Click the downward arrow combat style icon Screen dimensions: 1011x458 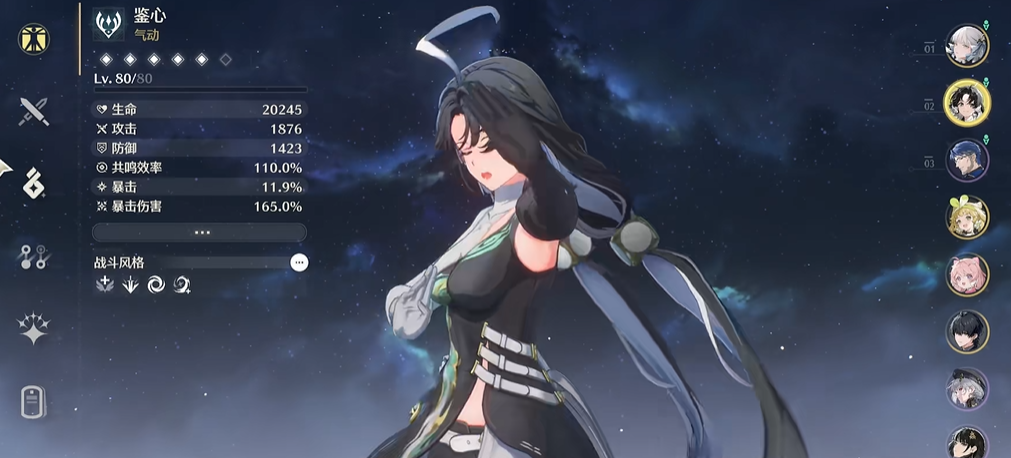point(130,285)
